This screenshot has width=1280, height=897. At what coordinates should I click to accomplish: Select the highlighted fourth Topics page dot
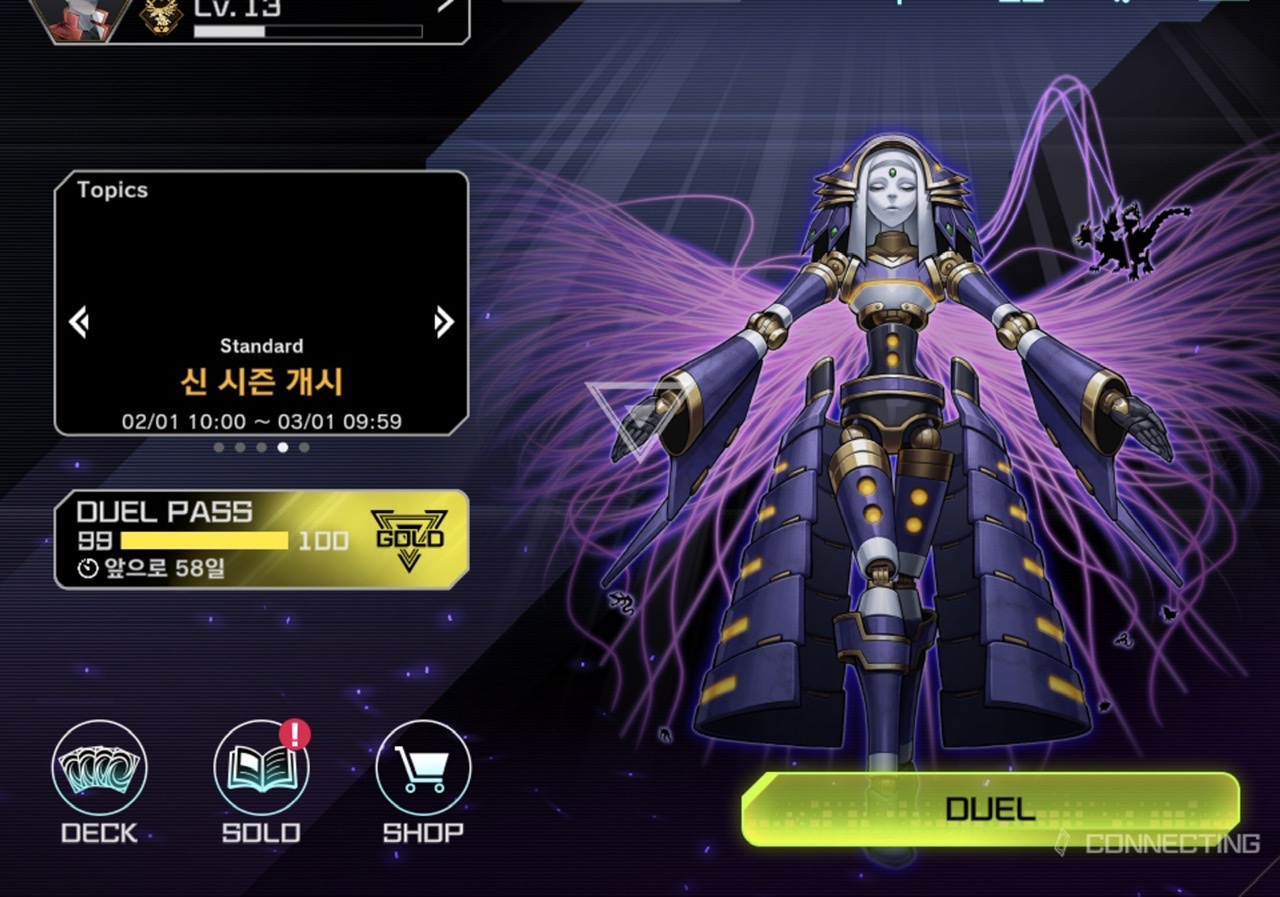[x=283, y=447]
